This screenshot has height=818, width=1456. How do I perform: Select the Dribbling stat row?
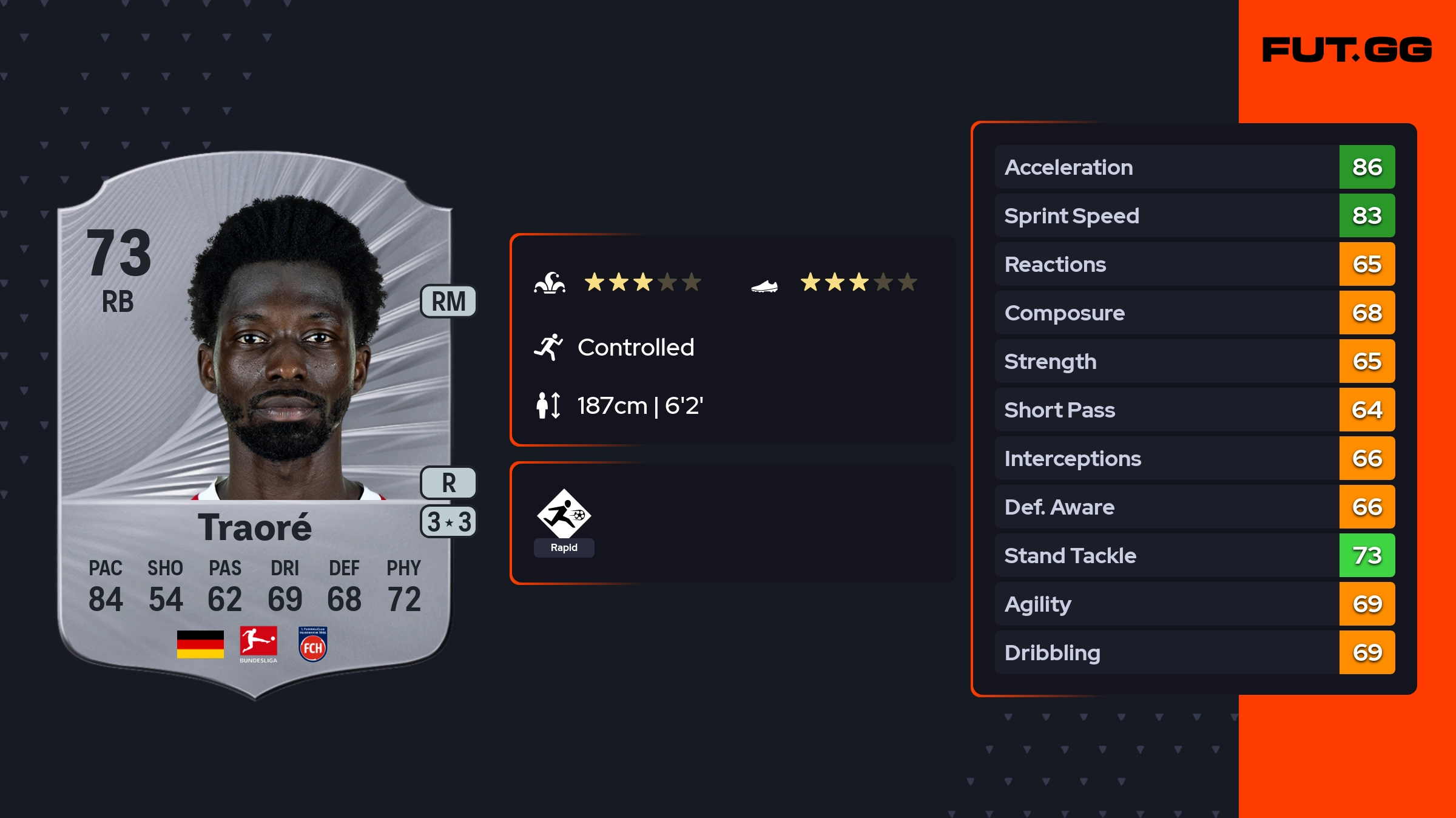pos(1194,652)
